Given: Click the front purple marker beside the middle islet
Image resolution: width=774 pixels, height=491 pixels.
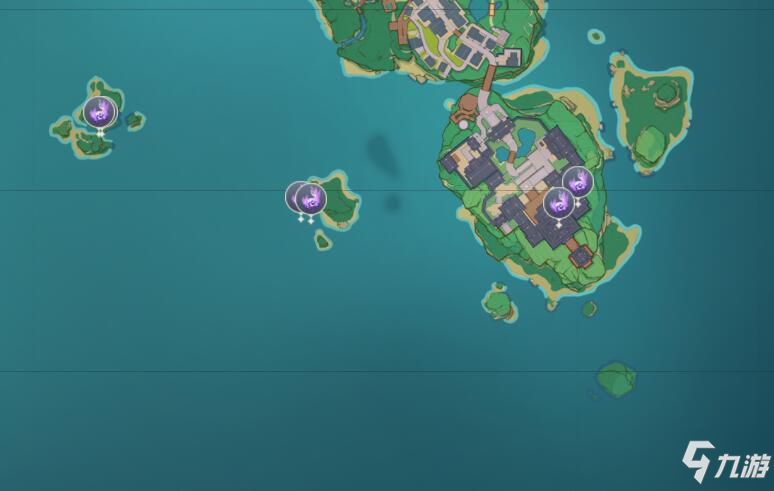Looking at the screenshot, I should point(312,198).
